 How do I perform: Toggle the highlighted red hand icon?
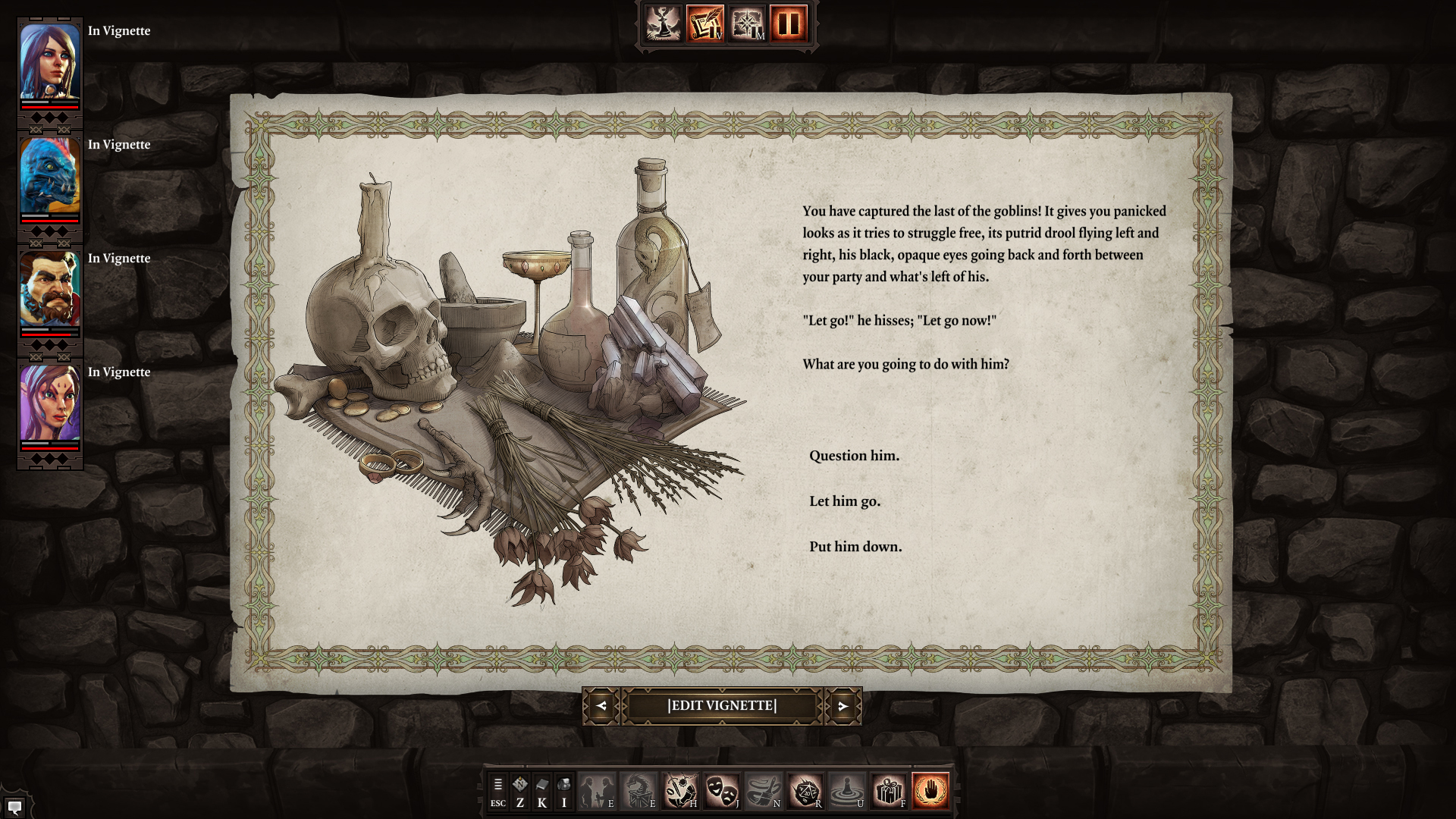(930, 792)
